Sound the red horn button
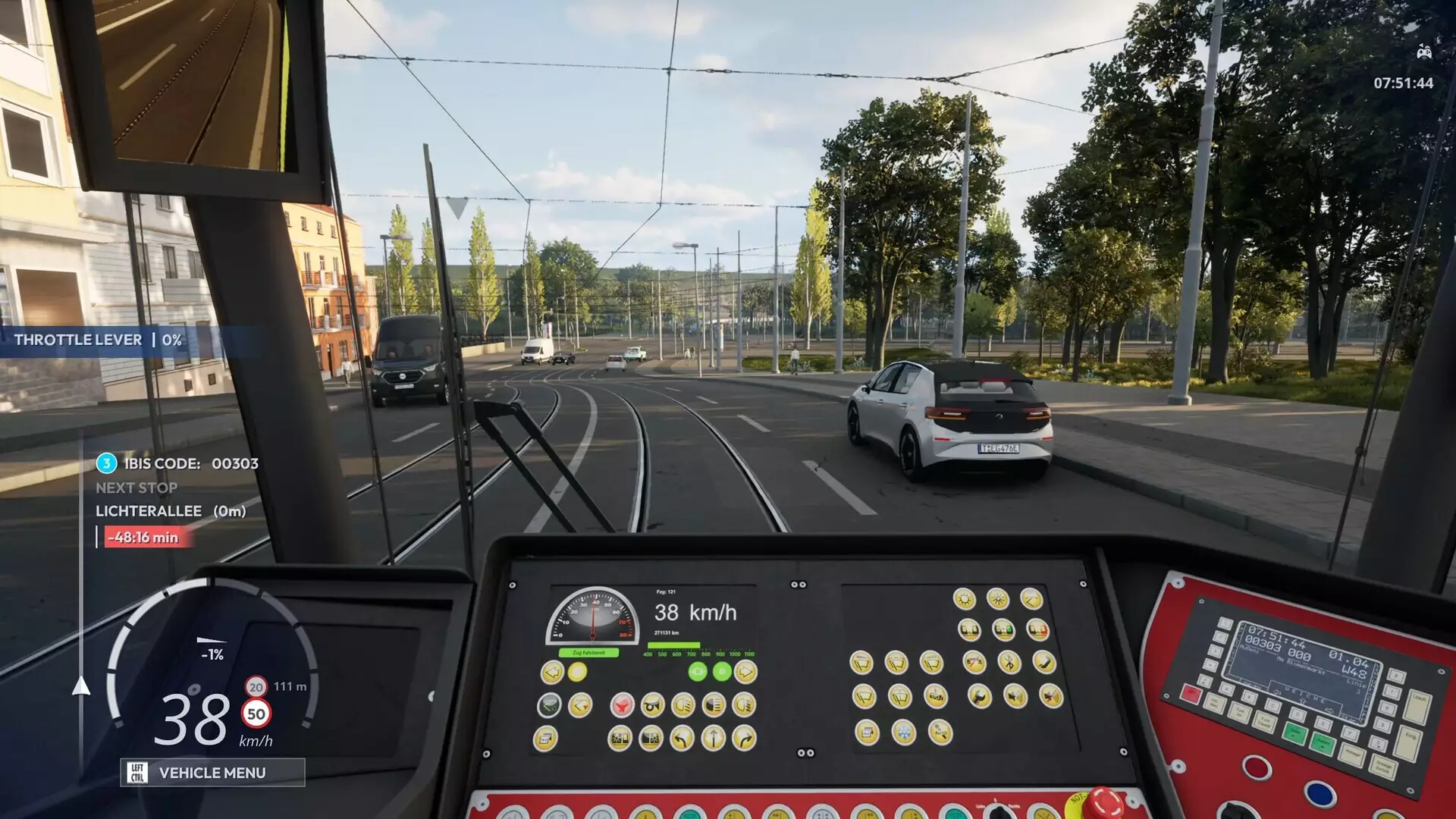This screenshot has height=819, width=1456. click(x=623, y=706)
